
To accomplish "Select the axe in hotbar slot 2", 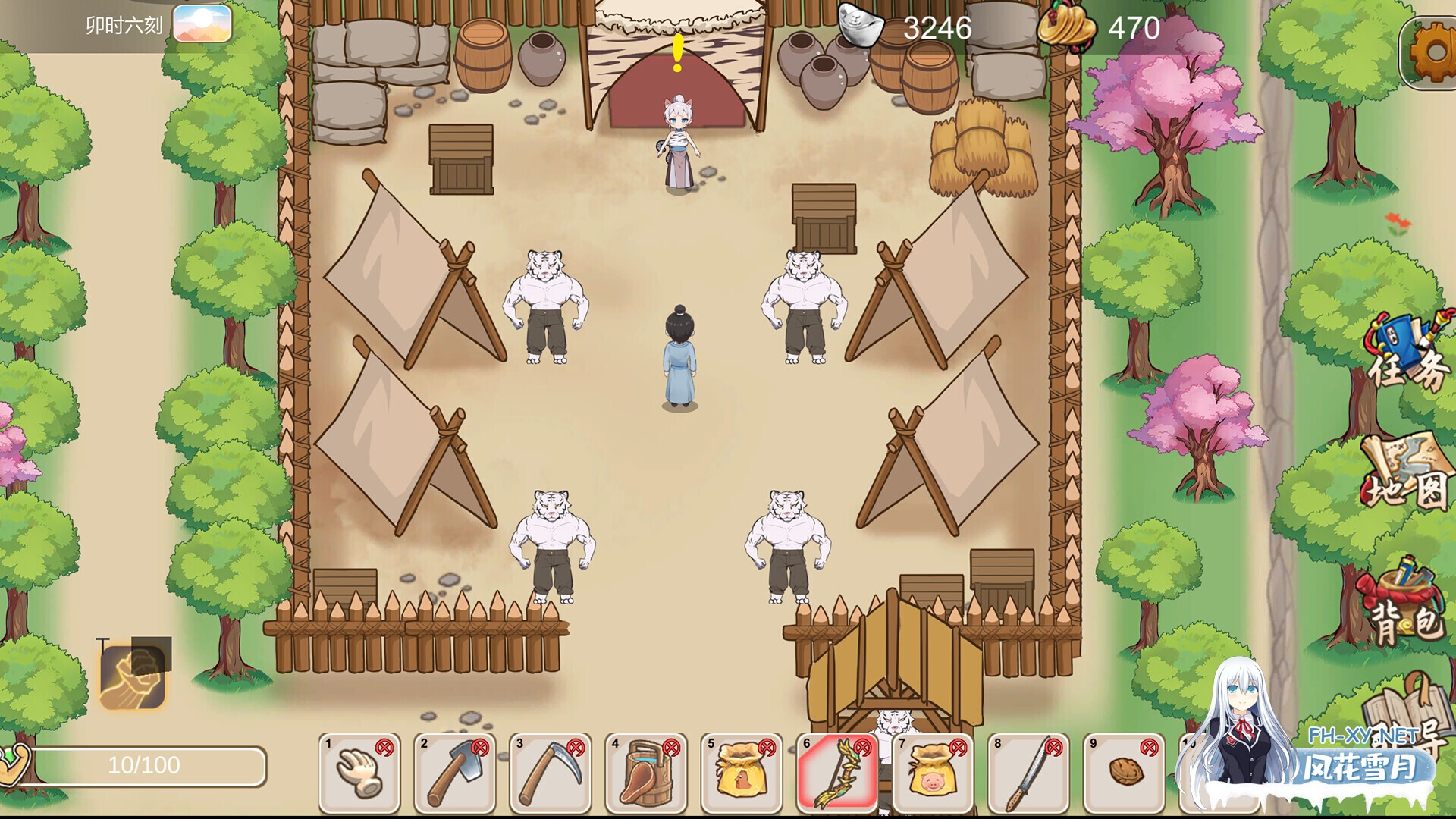I will (x=454, y=773).
